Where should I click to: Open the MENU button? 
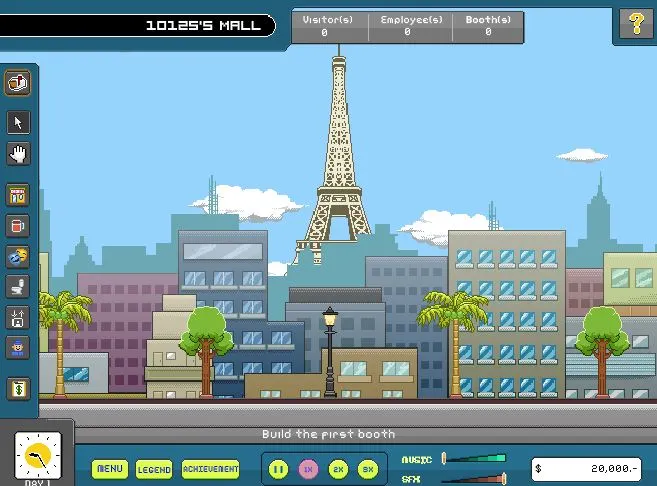point(110,468)
